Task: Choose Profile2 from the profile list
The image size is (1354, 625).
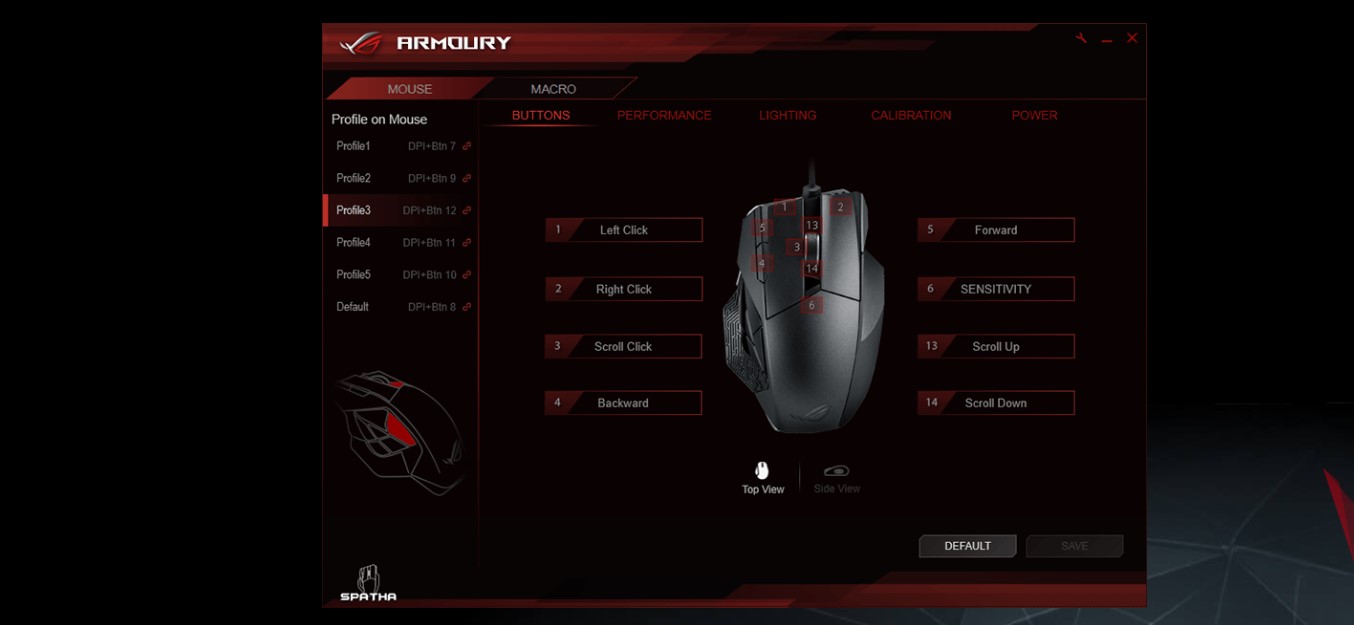Action: (400, 178)
